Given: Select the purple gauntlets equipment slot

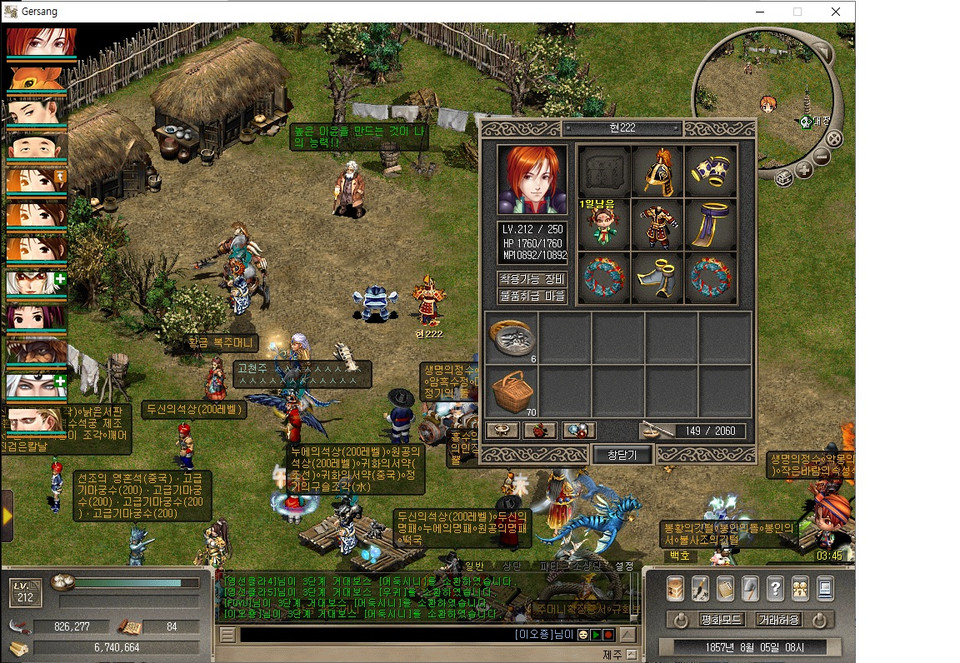Looking at the screenshot, I should tap(710, 172).
